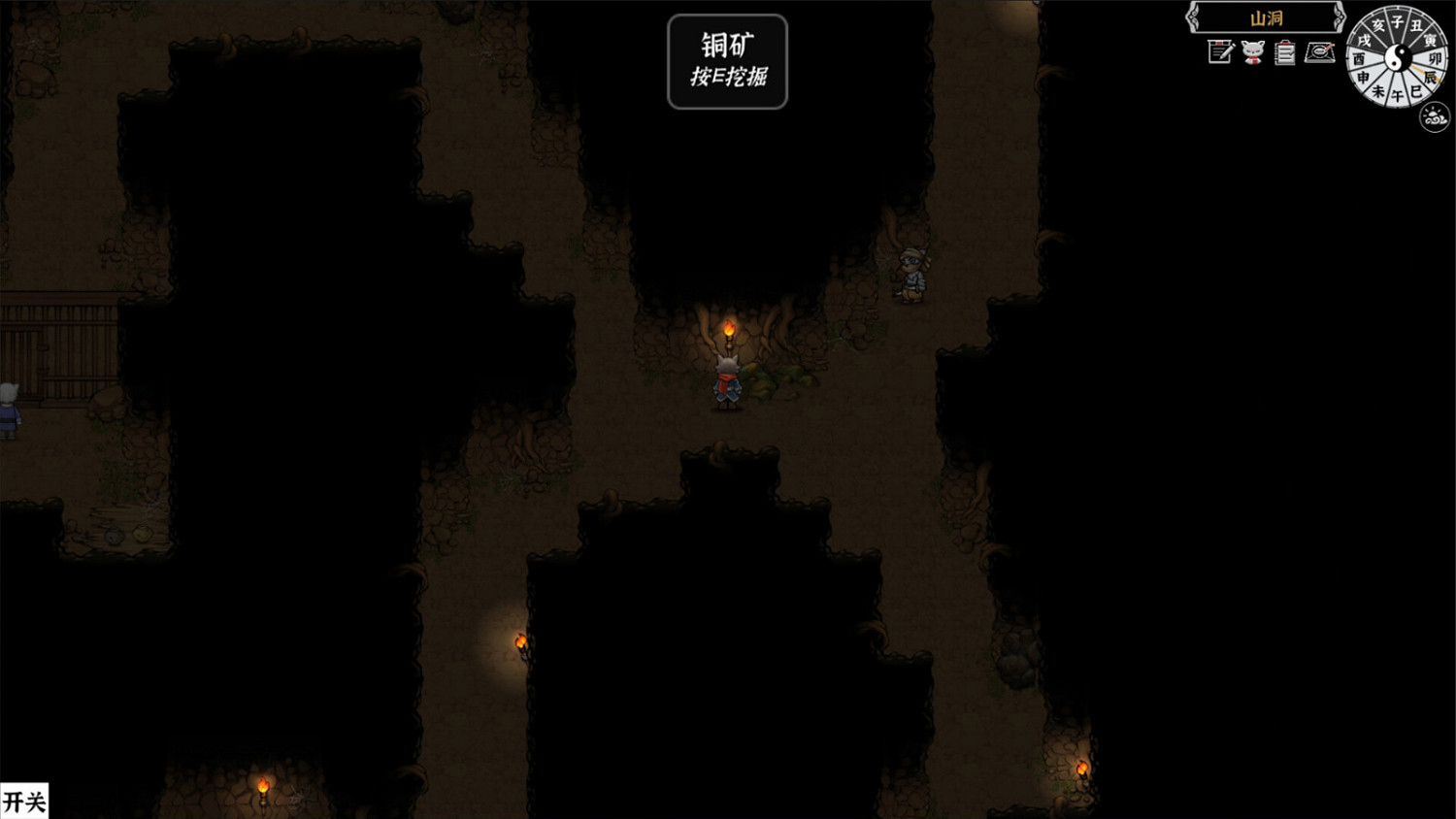1456x819 pixels.
Task: Select the 午 segment on the zodiac clock
Action: click(x=1398, y=94)
